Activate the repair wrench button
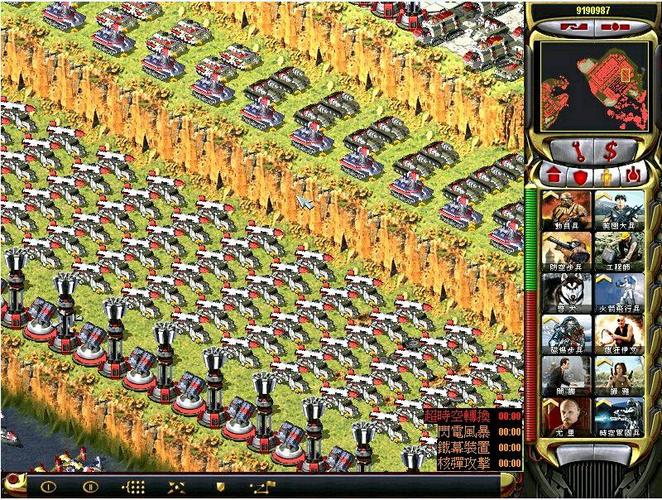 (575, 151)
